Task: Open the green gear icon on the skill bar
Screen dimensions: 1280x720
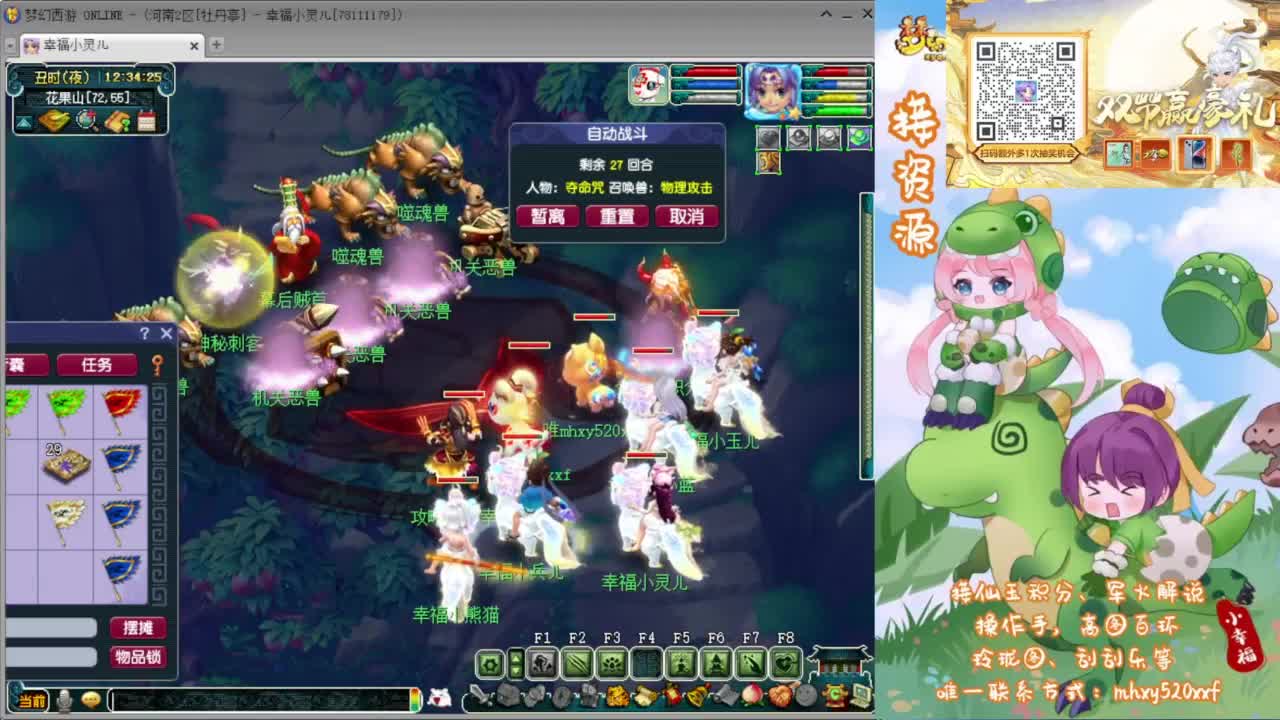Action: point(489,663)
